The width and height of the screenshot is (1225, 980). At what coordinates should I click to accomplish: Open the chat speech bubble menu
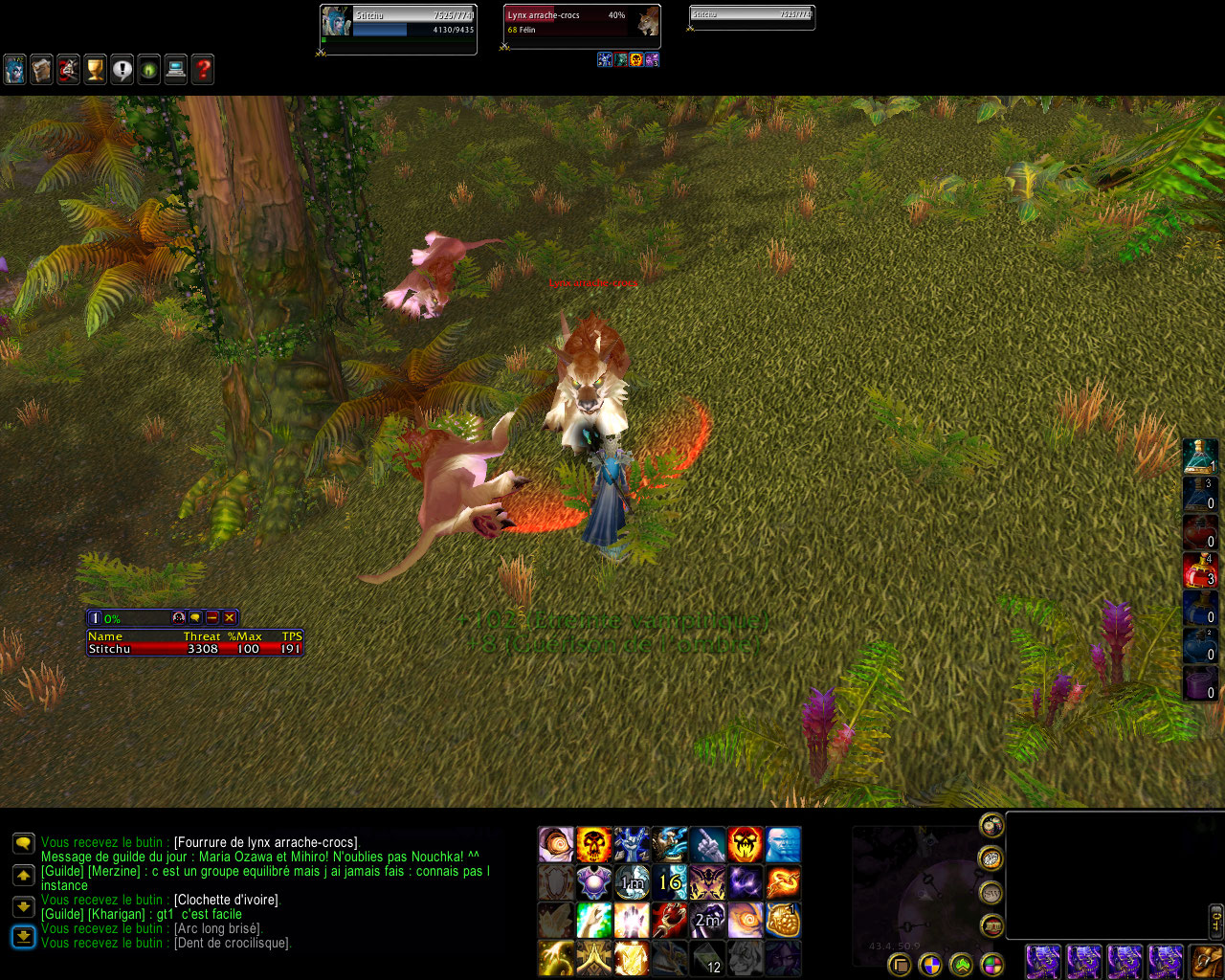click(x=23, y=843)
